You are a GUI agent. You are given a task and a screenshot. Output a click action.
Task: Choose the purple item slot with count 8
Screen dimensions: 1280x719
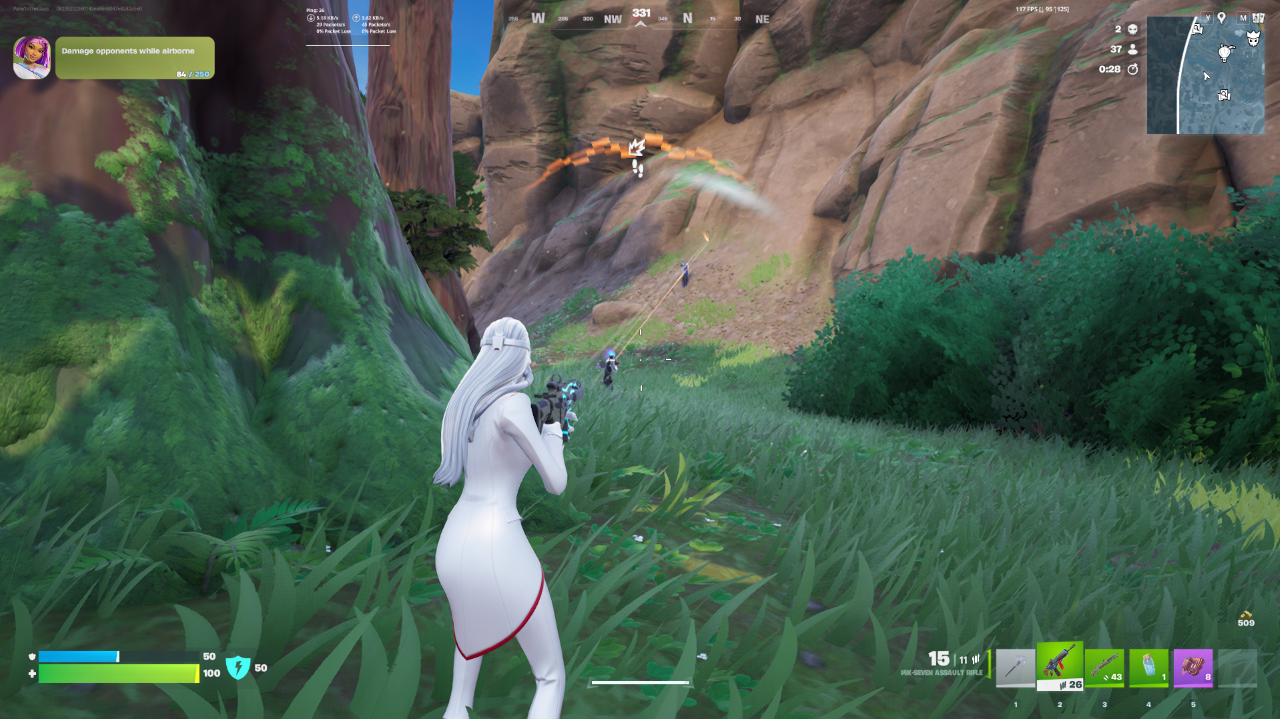point(1192,669)
